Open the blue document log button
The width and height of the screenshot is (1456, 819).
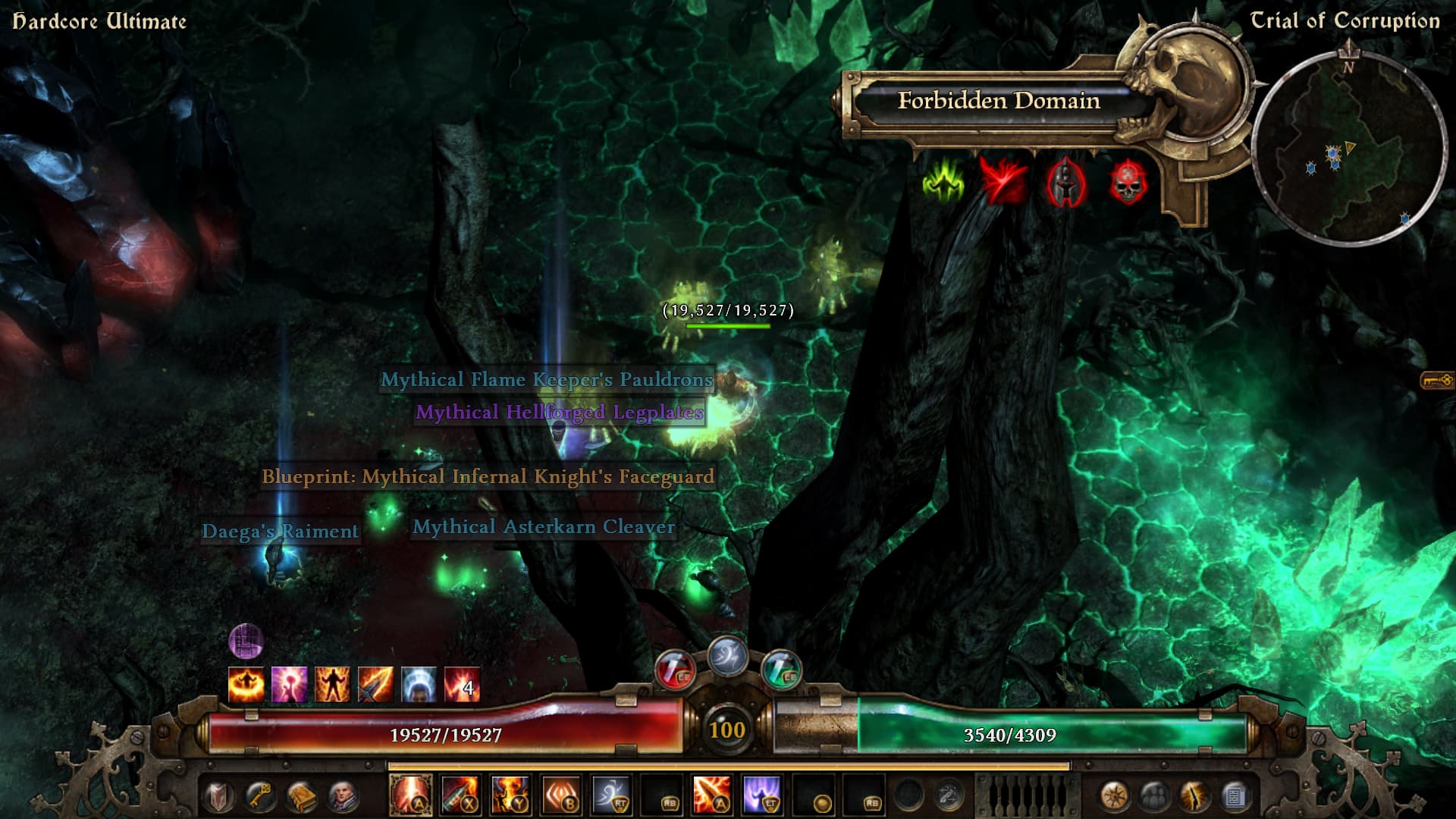point(1235,797)
